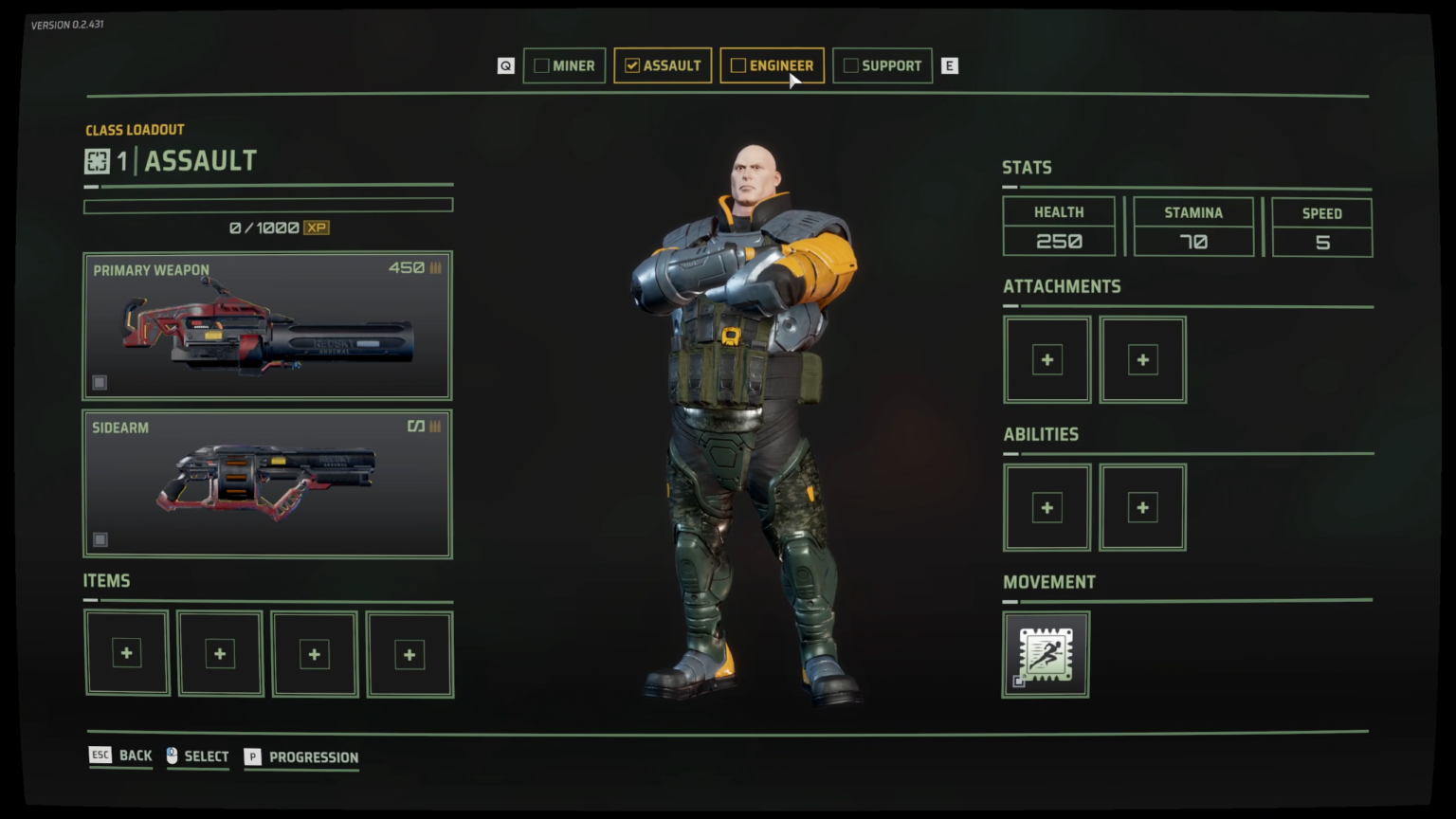Select the Sidearm weapon slot
Screen dimensions: 1456x819
(267, 483)
